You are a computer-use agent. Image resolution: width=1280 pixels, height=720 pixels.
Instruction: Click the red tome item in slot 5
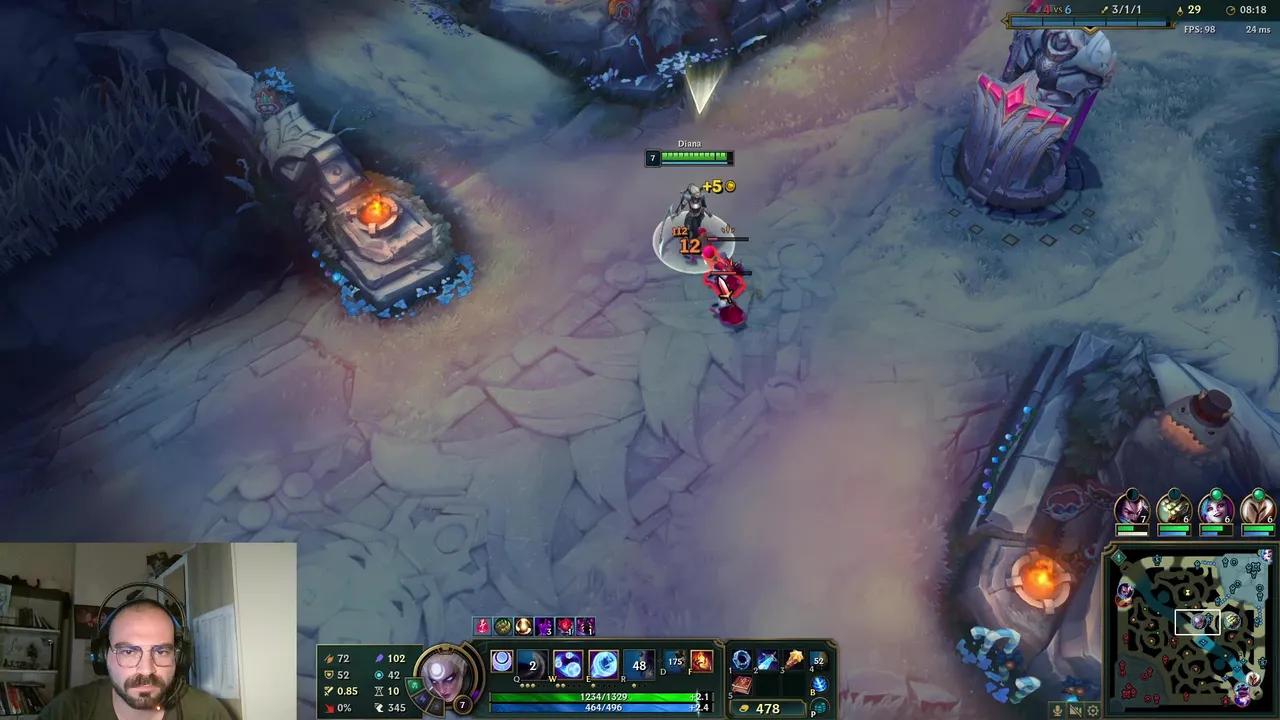[742, 686]
